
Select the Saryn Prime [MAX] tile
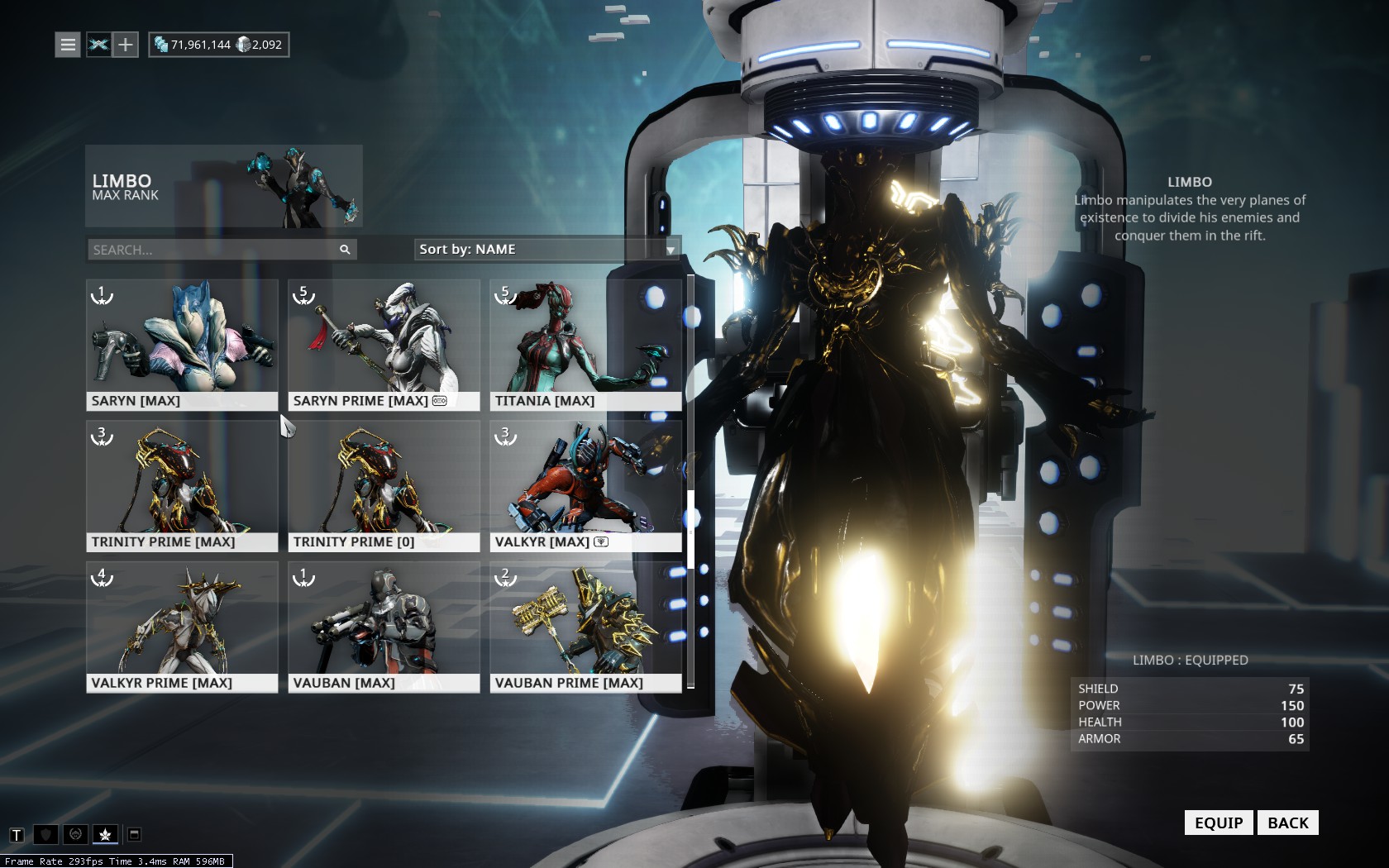pyautogui.click(x=384, y=345)
